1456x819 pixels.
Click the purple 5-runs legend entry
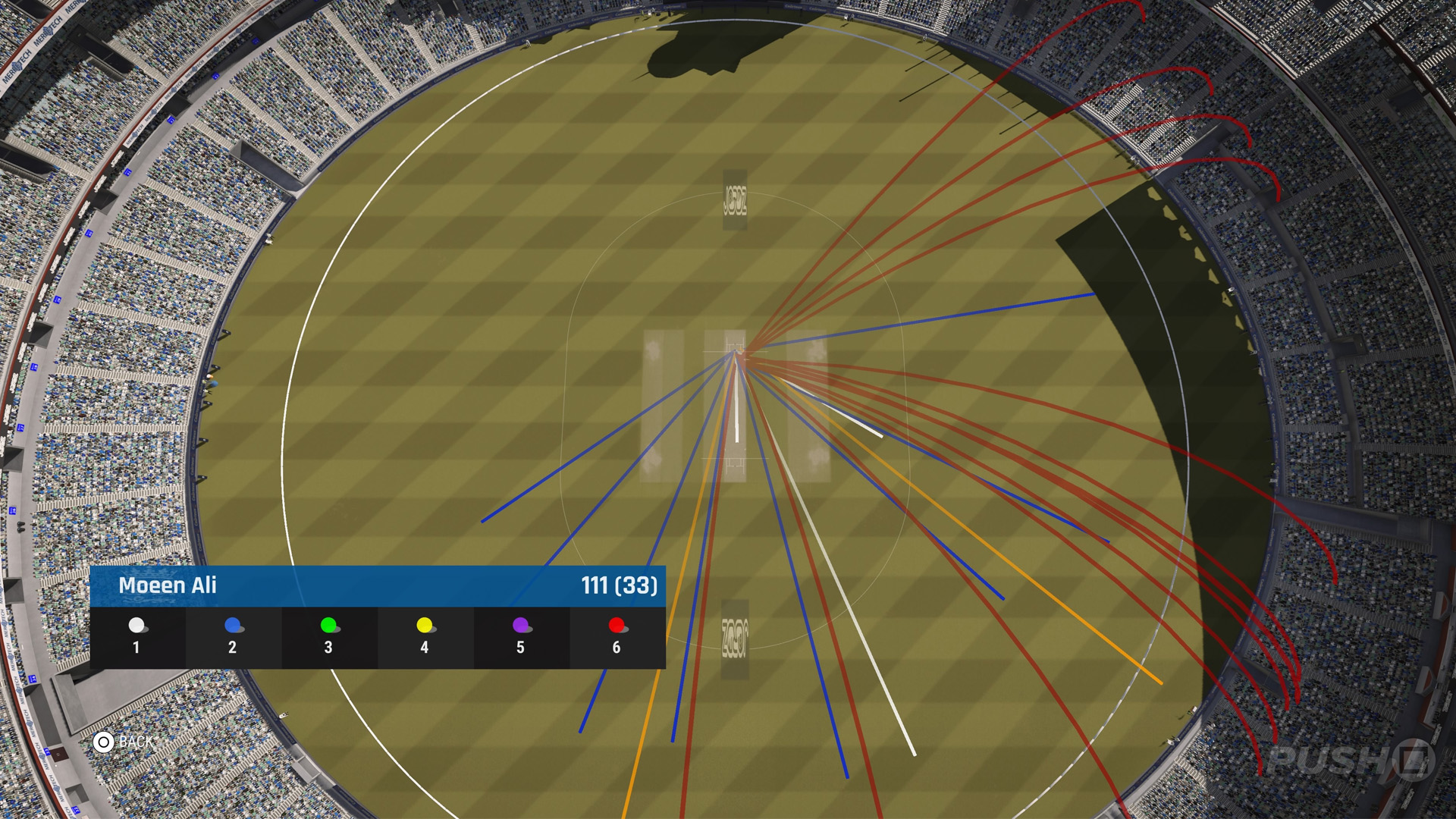(x=521, y=636)
